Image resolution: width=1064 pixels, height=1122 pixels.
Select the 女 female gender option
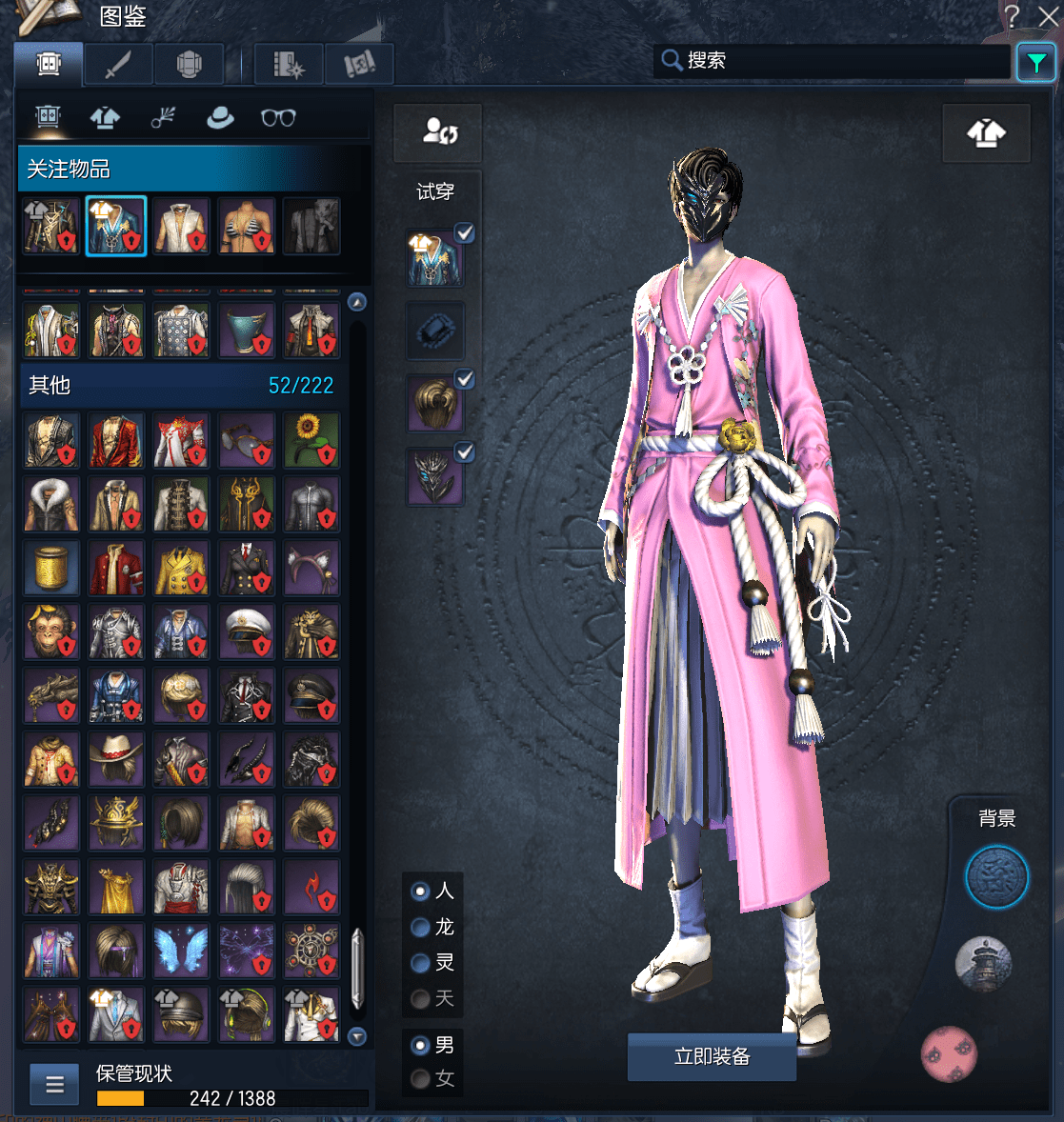(x=420, y=1079)
